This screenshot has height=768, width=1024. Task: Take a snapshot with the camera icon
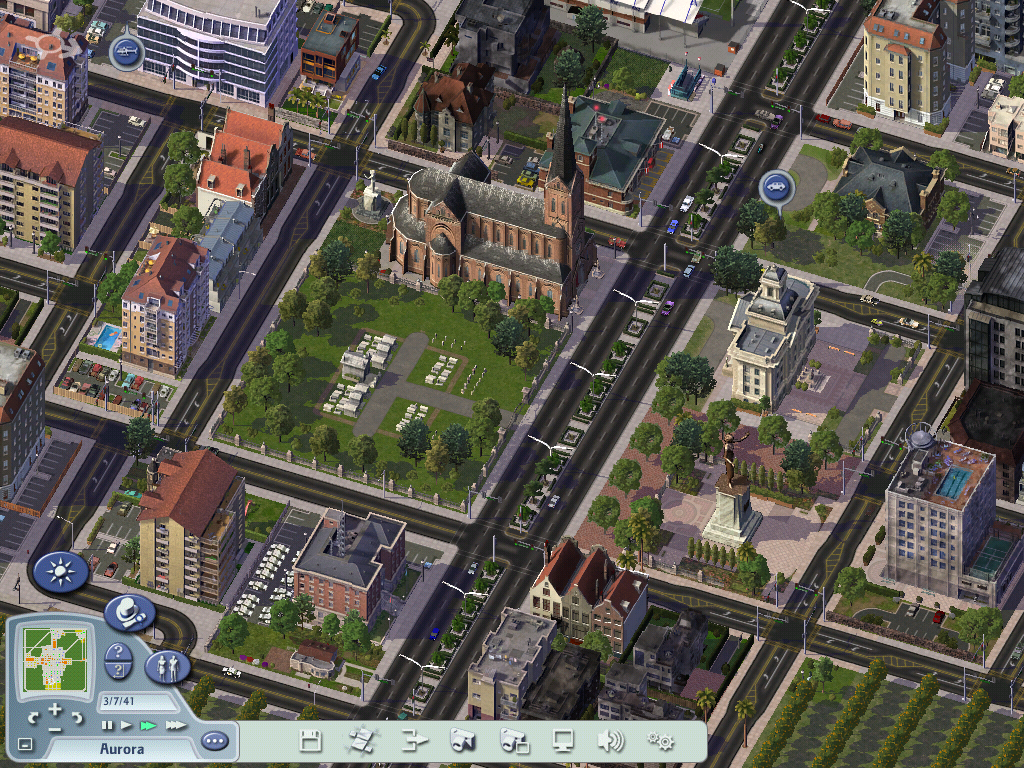click(x=462, y=741)
